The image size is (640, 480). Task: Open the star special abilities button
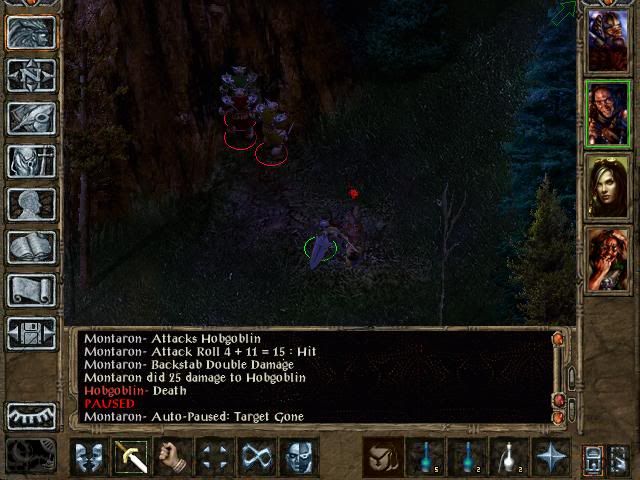pos(550,457)
